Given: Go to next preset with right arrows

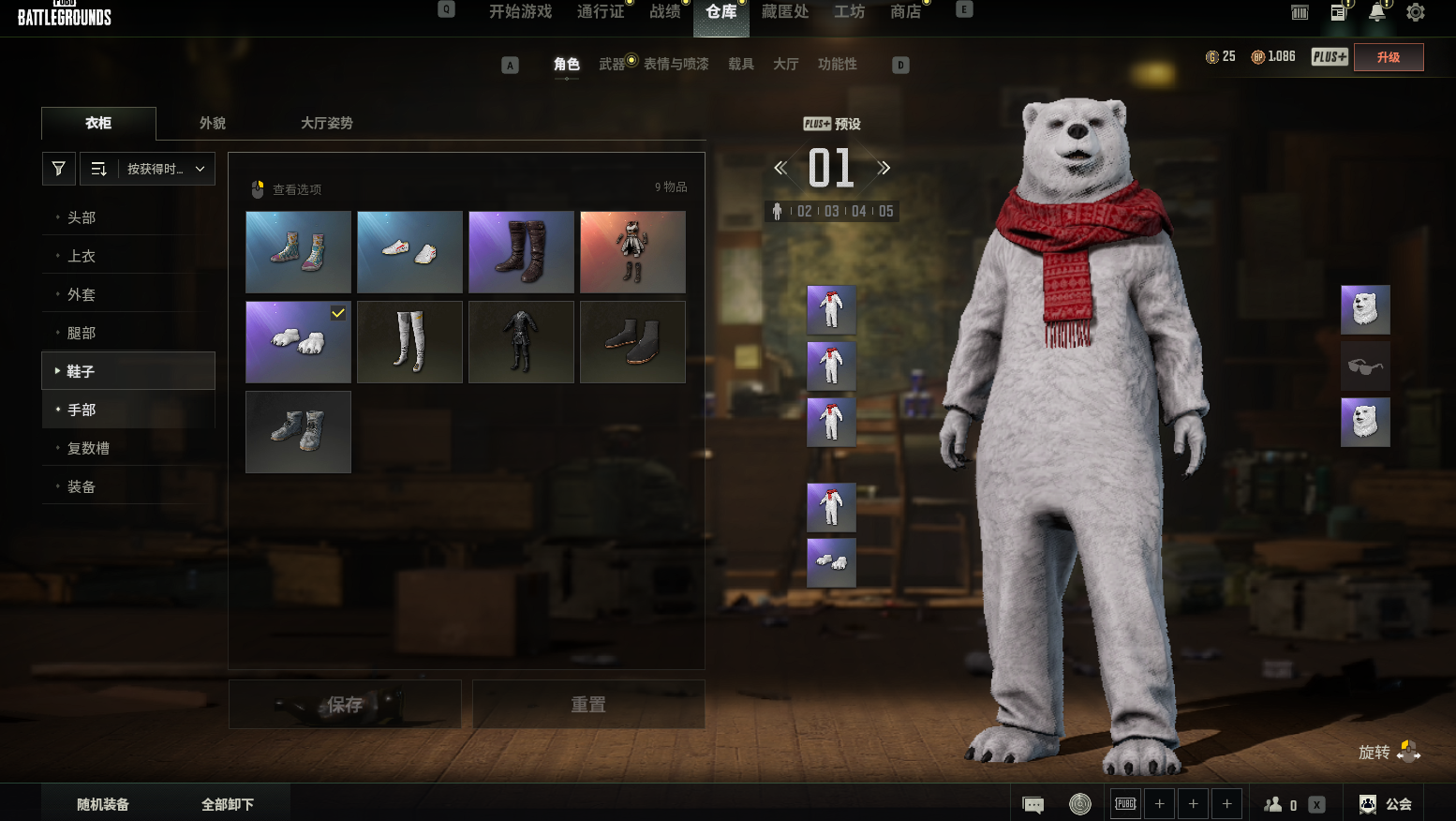Looking at the screenshot, I should [884, 169].
